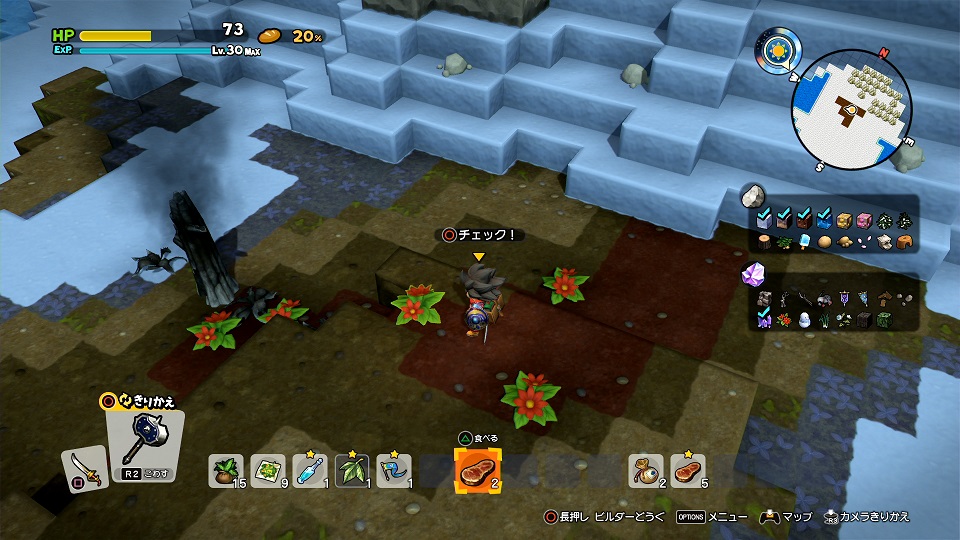
Task: Select the blue wing item slot
Action: click(393, 469)
